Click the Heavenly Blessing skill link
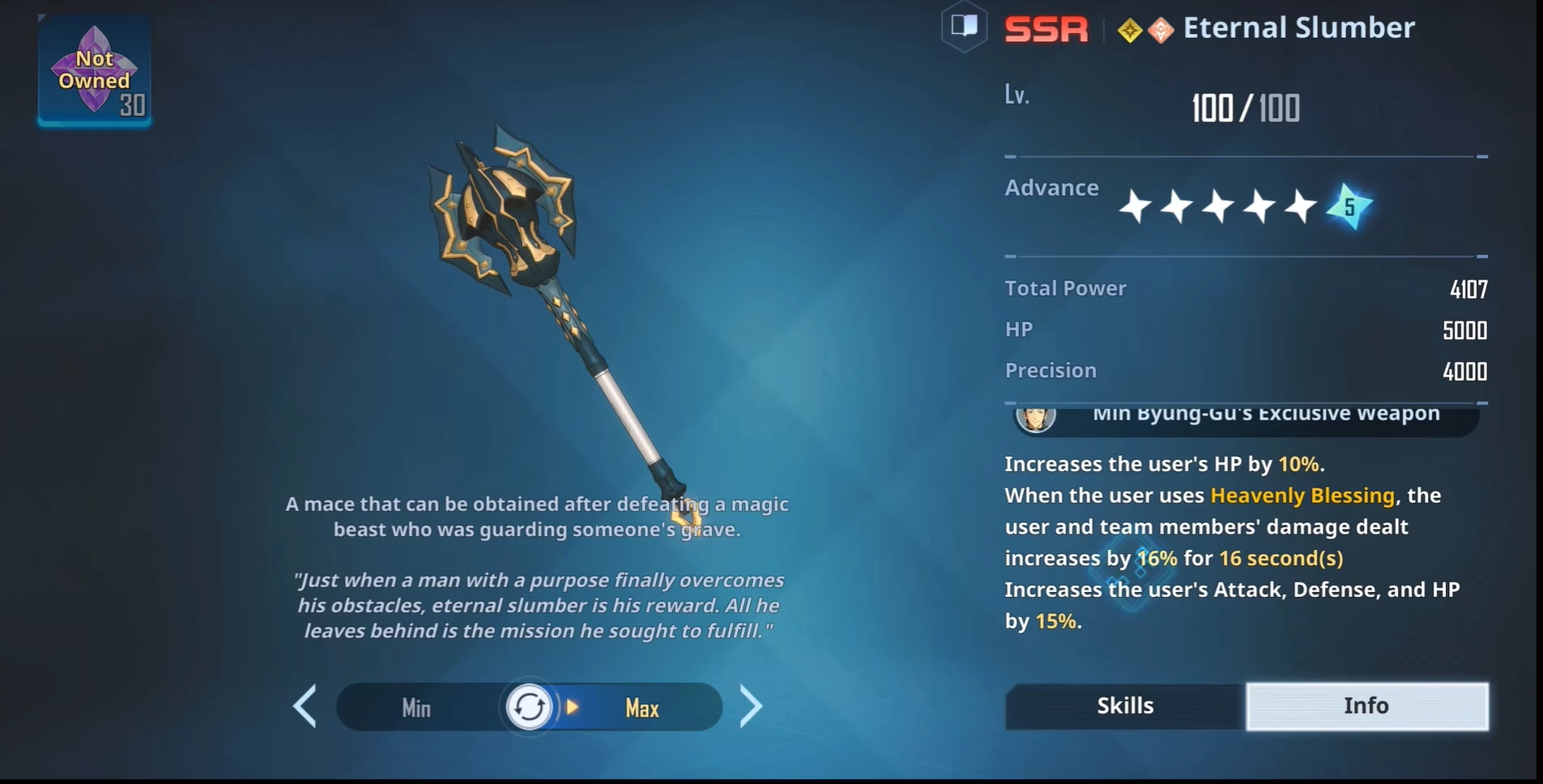Screen dimensions: 1543x784 1302,495
